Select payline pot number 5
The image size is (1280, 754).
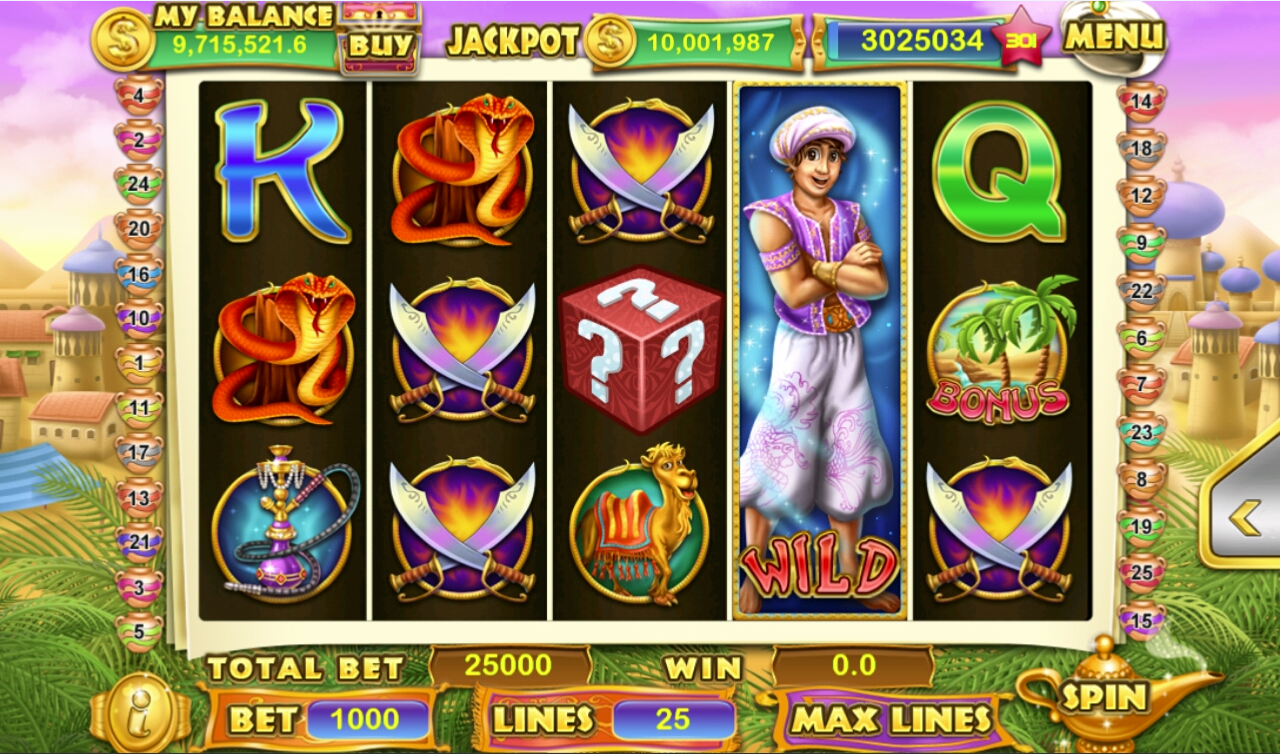(138, 631)
